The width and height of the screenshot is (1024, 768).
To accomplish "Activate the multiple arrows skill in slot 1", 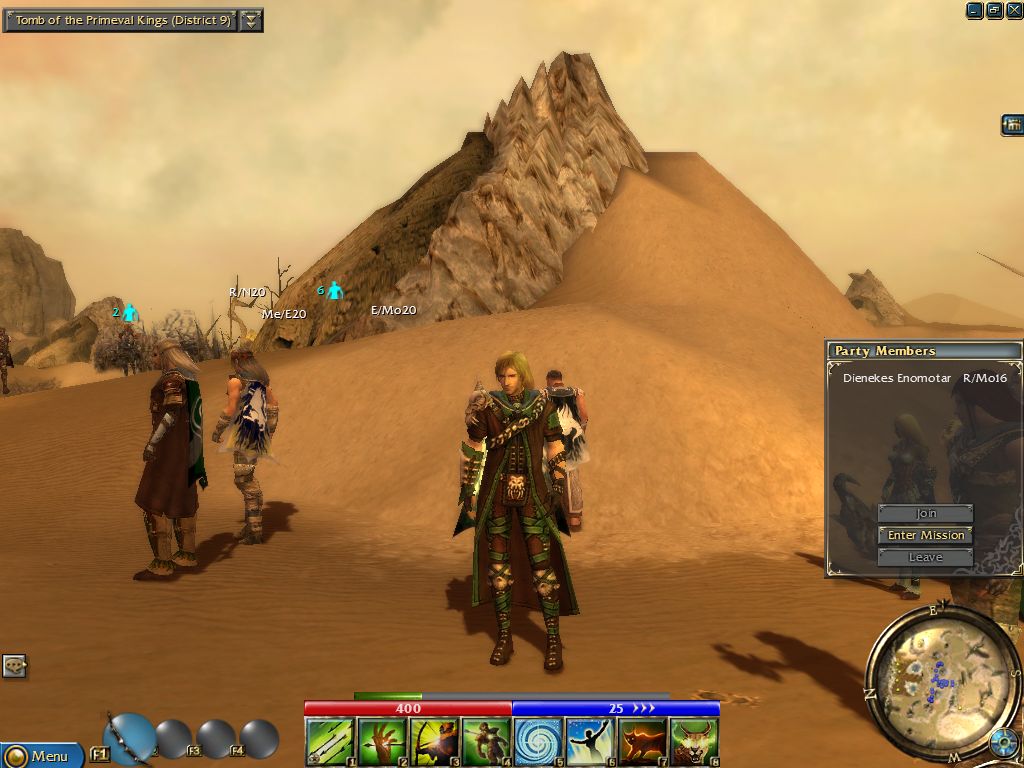I will point(329,742).
